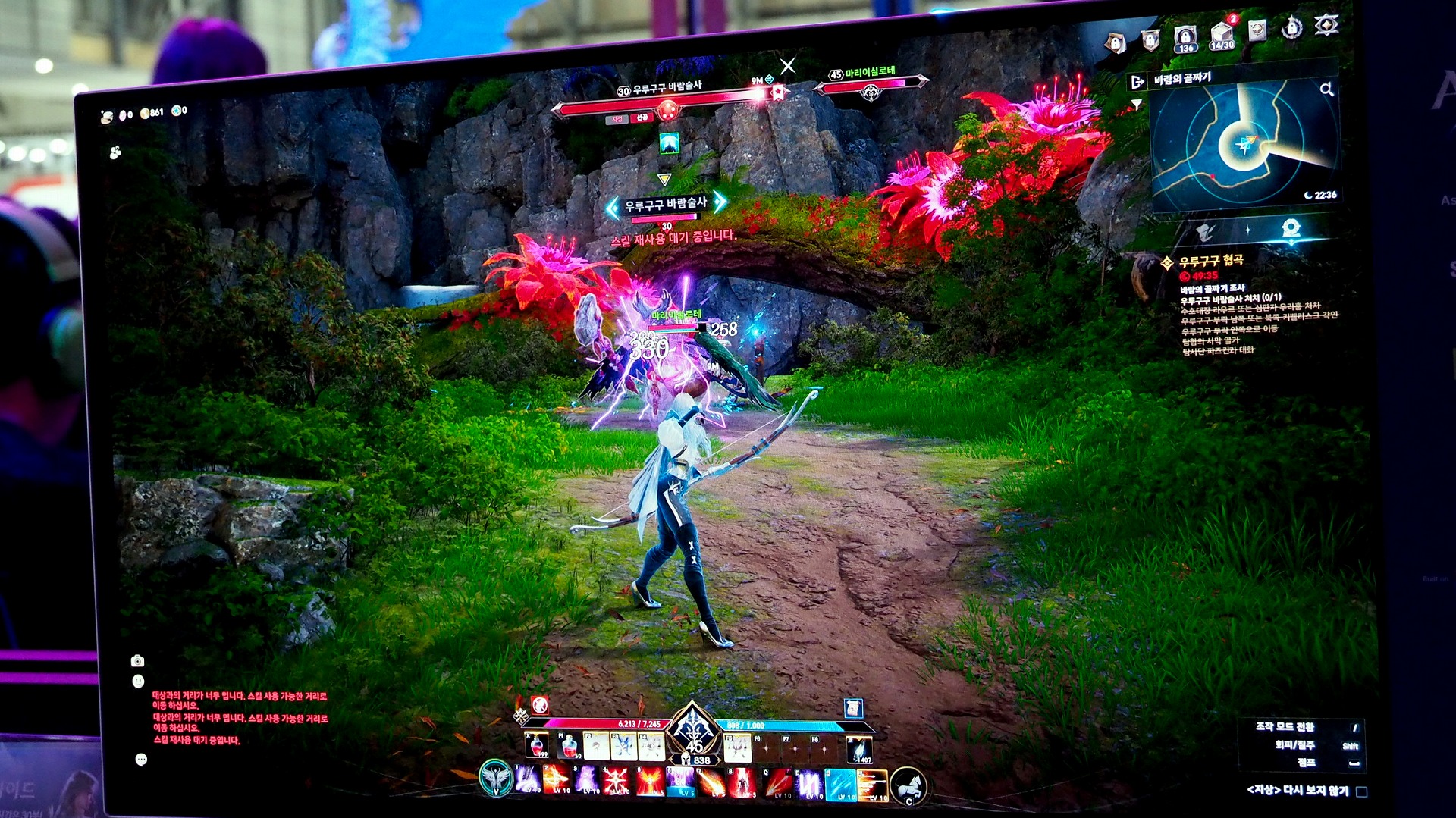The image size is (1456, 818).
Task: Activate the winged emblem skill on the hotbar's left end
Action: [x=496, y=779]
